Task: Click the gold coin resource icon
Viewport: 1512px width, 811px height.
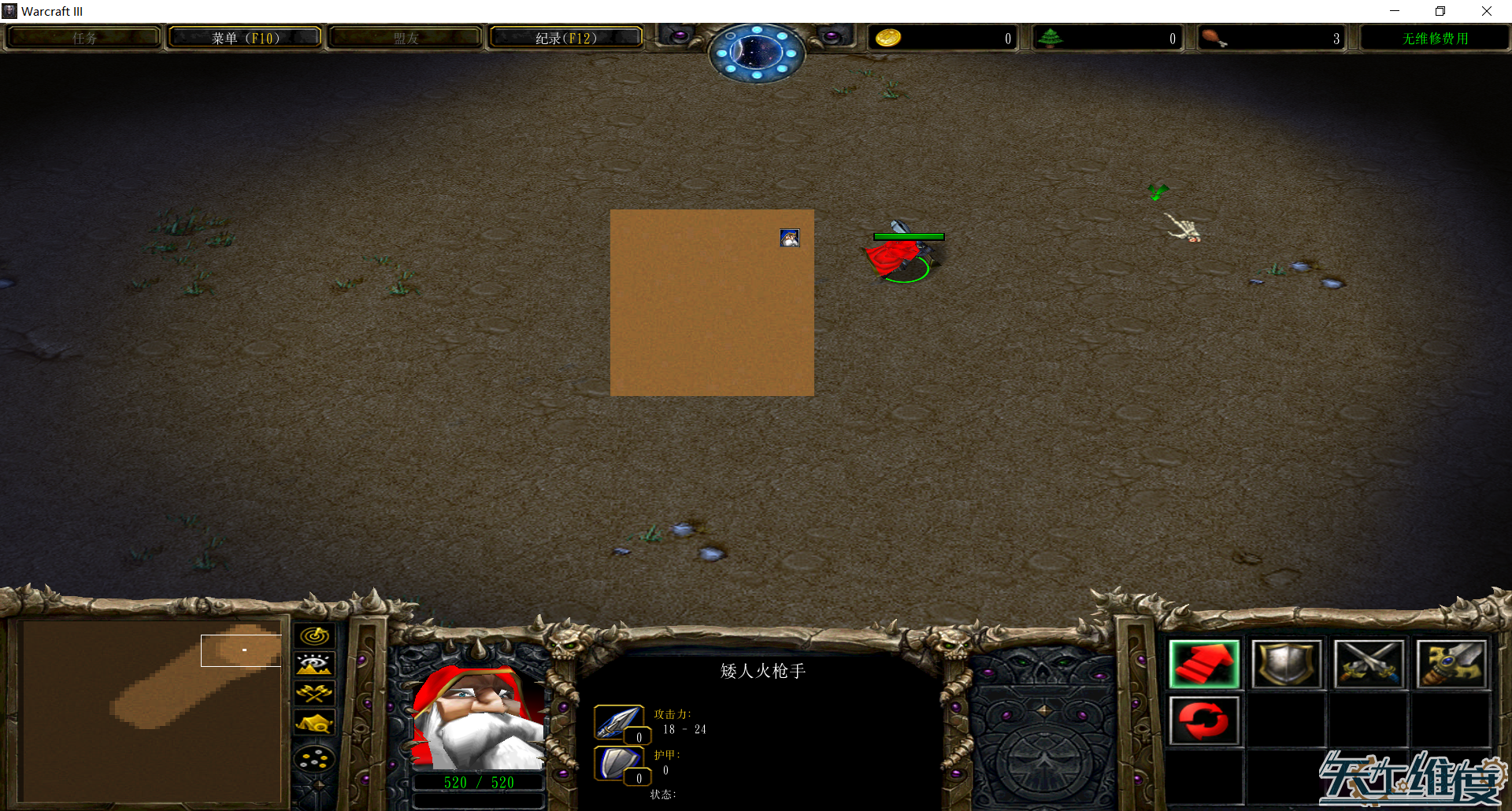Action: click(x=888, y=37)
